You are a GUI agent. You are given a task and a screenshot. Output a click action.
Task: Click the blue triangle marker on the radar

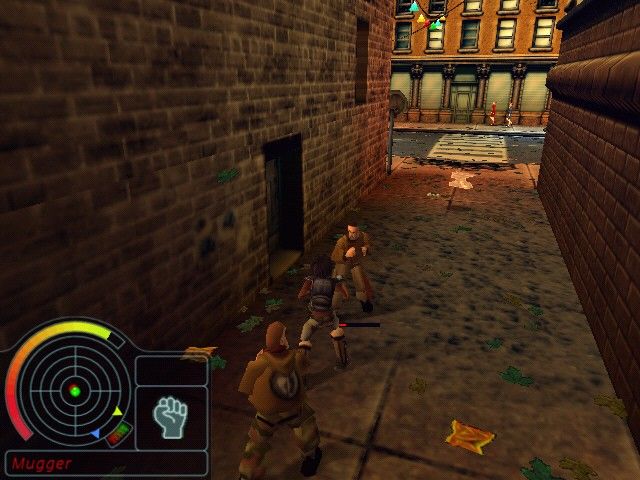pyautogui.click(x=95, y=434)
